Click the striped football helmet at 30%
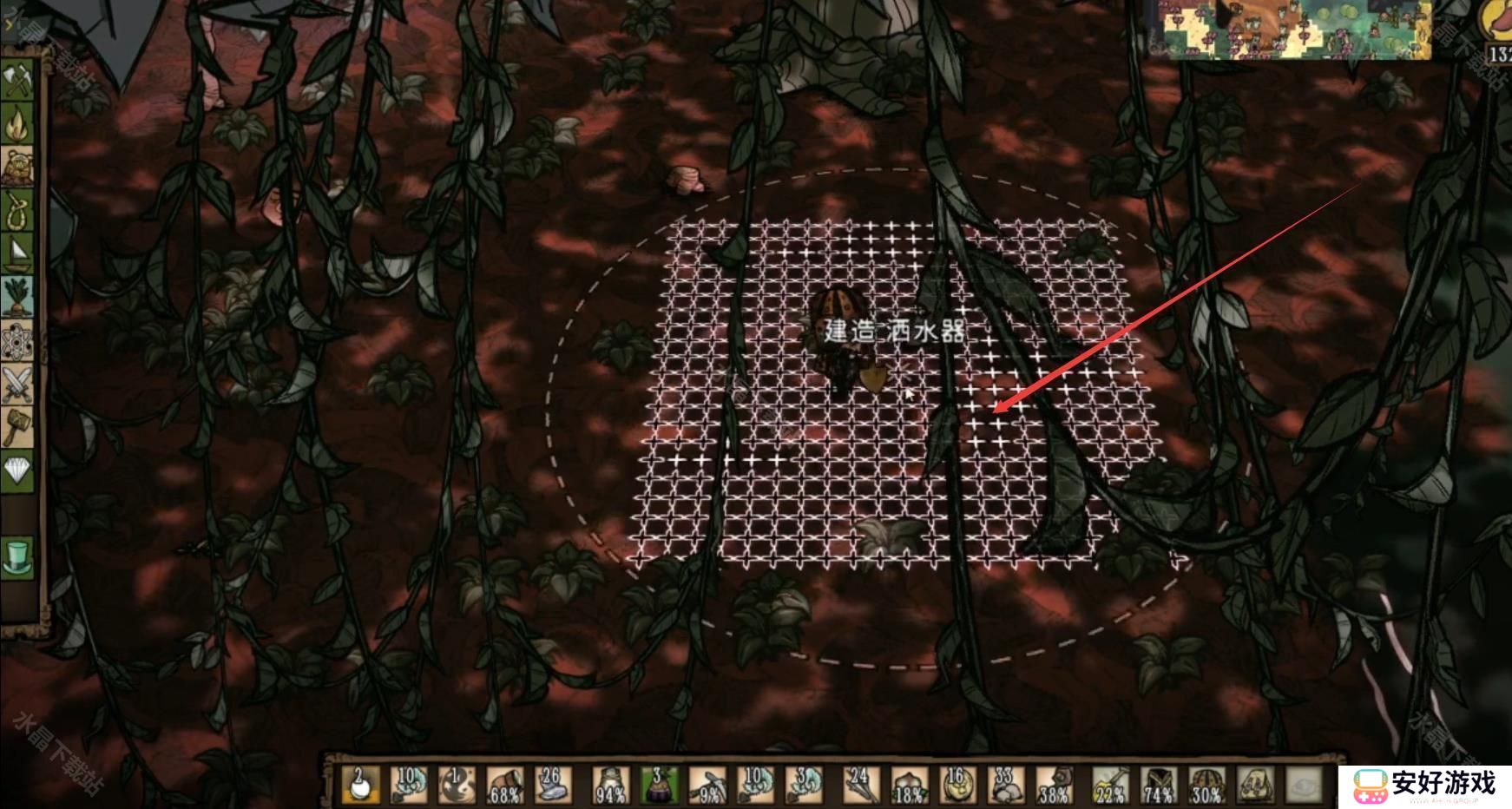1512x809 pixels. point(1206,785)
